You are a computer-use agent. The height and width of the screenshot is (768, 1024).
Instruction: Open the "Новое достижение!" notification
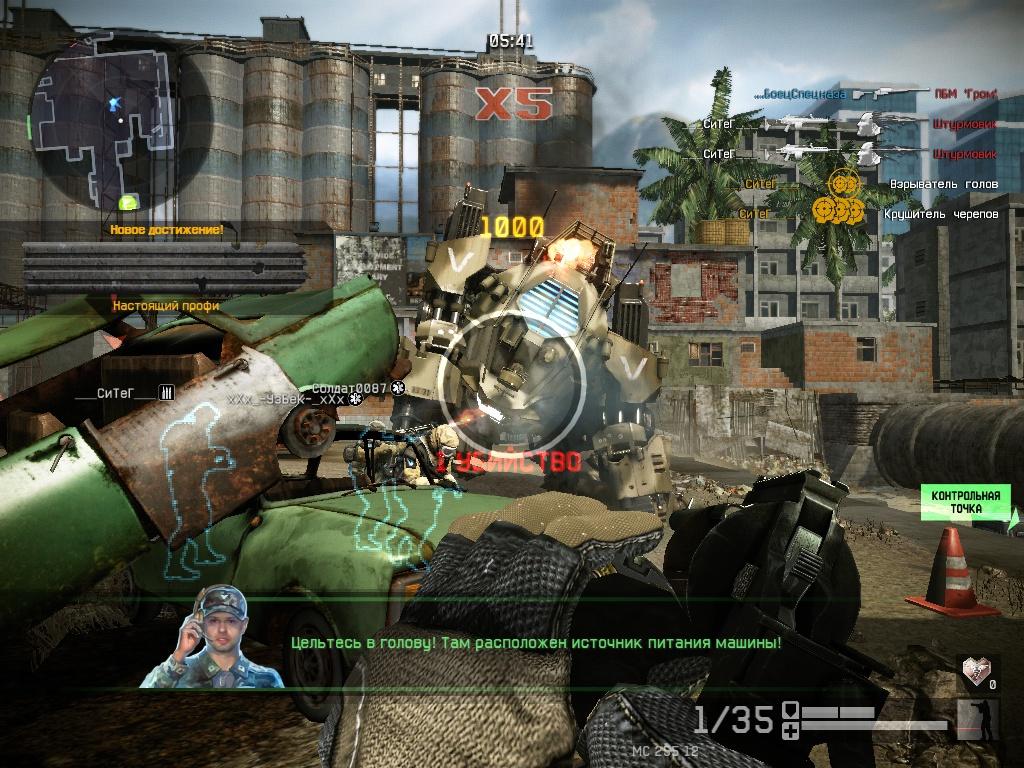(x=166, y=230)
